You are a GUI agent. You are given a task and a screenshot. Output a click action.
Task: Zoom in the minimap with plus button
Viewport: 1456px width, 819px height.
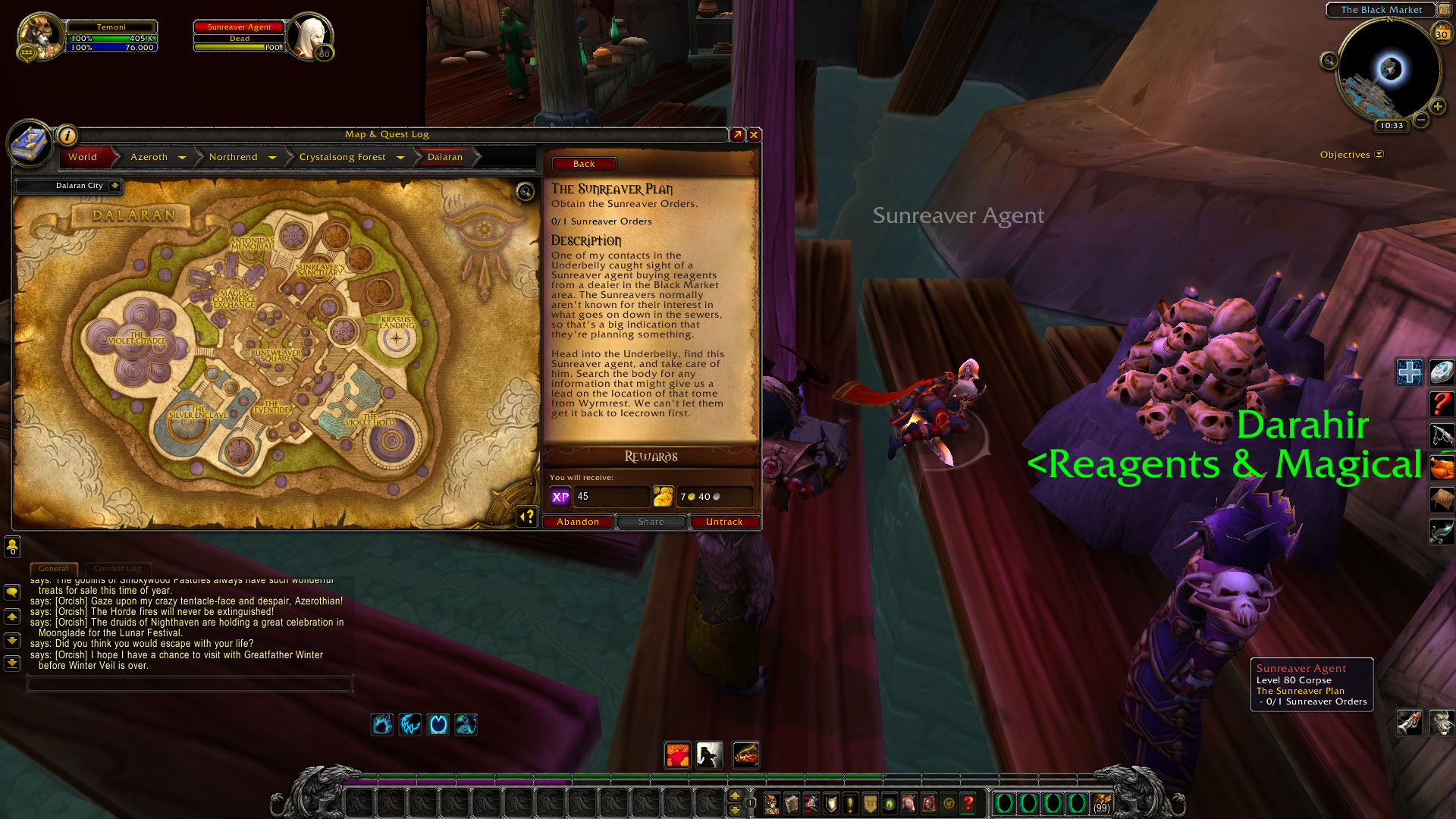tap(1437, 107)
